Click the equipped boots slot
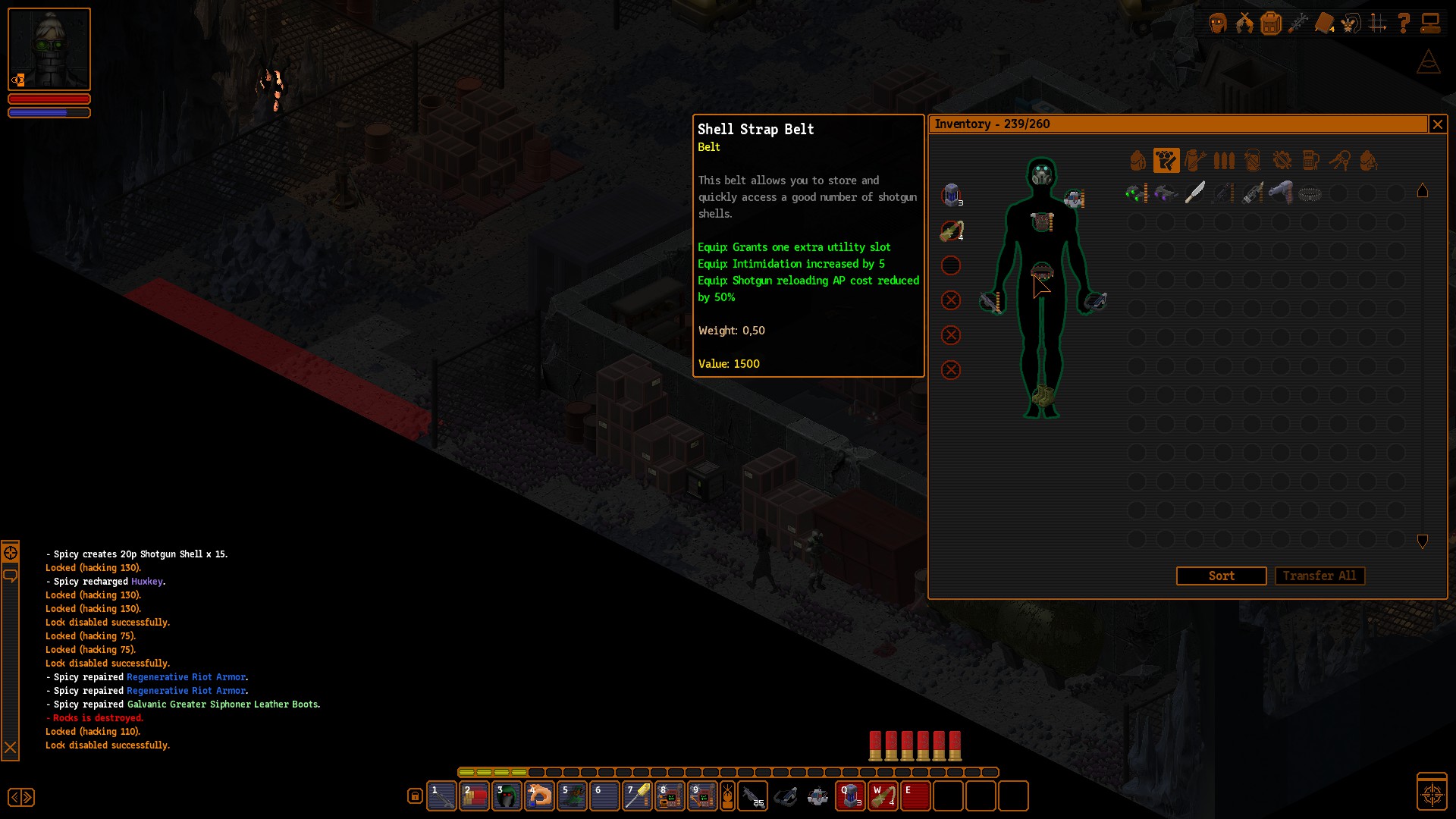Viewport: 1456px width, 819px height. (1042, 396)
